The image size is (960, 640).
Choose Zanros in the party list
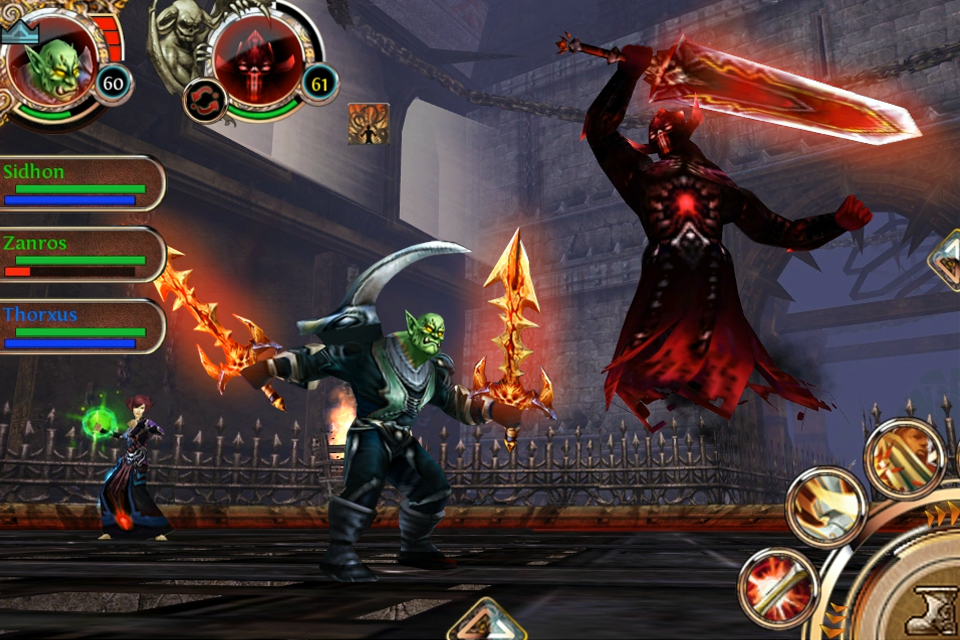click(x=80, y=255)
